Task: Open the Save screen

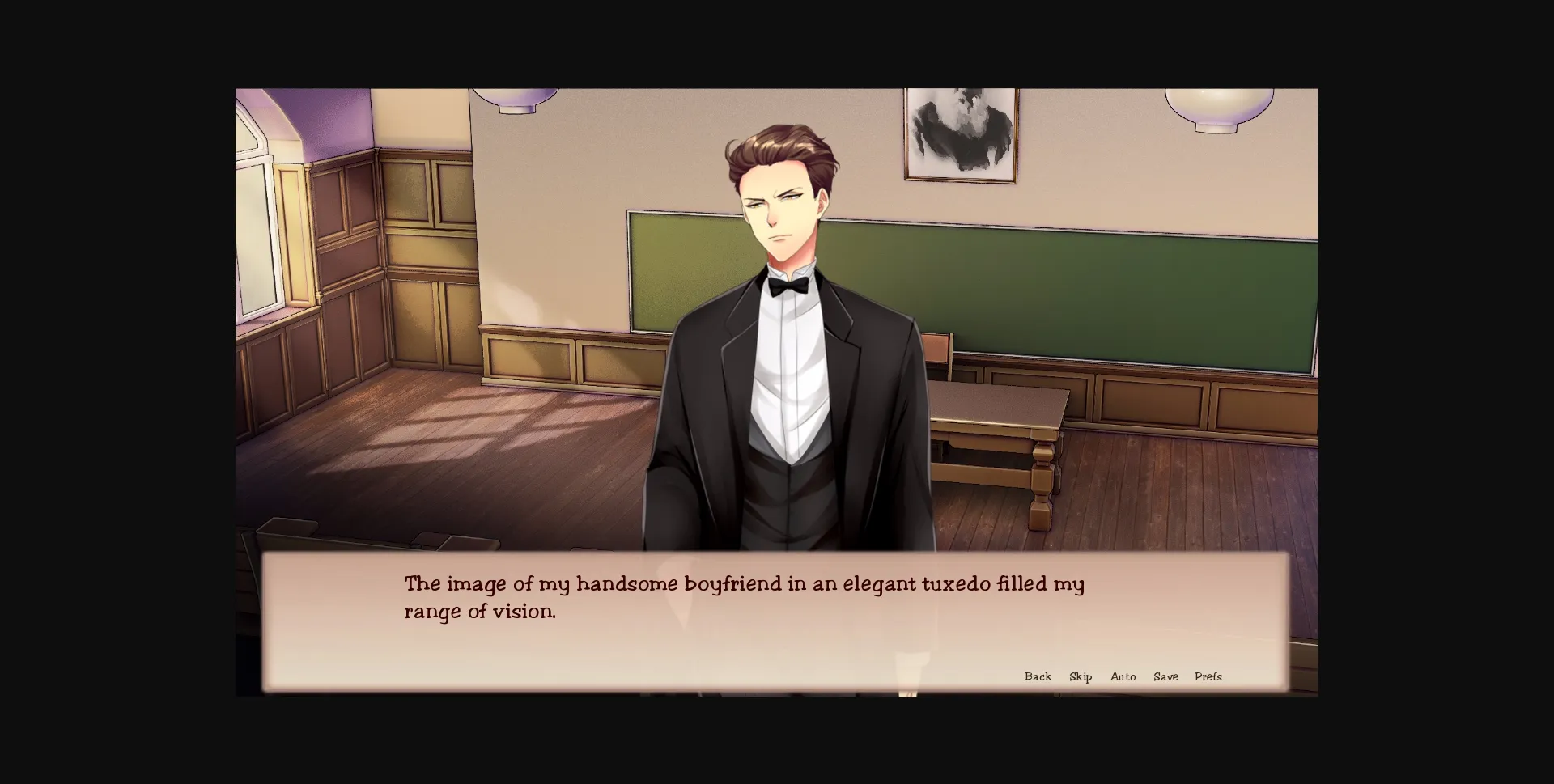Action: click(x=1165, y=676)
